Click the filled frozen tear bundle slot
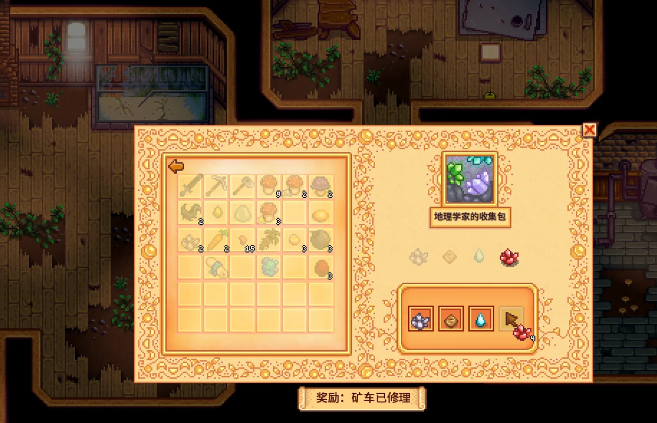657x423 pixels. (481, 320)
